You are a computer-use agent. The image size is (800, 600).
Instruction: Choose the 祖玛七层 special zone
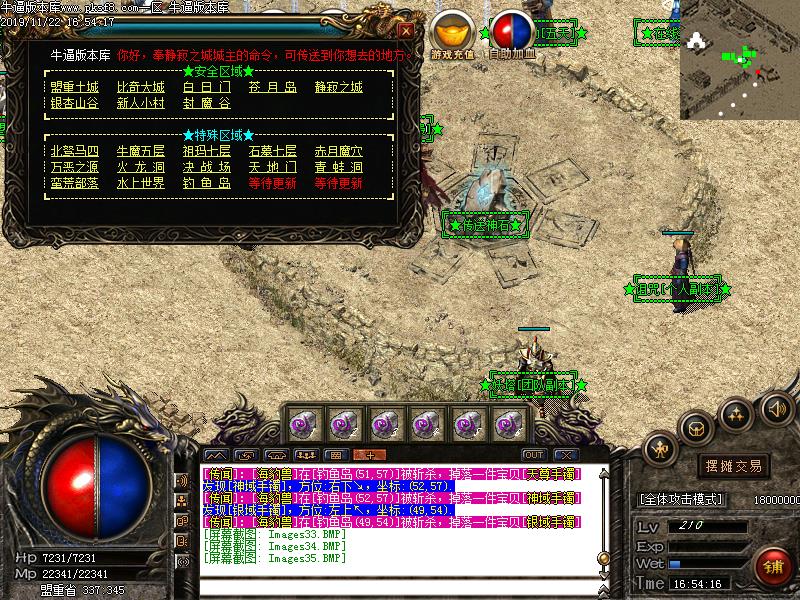(206, 151)
